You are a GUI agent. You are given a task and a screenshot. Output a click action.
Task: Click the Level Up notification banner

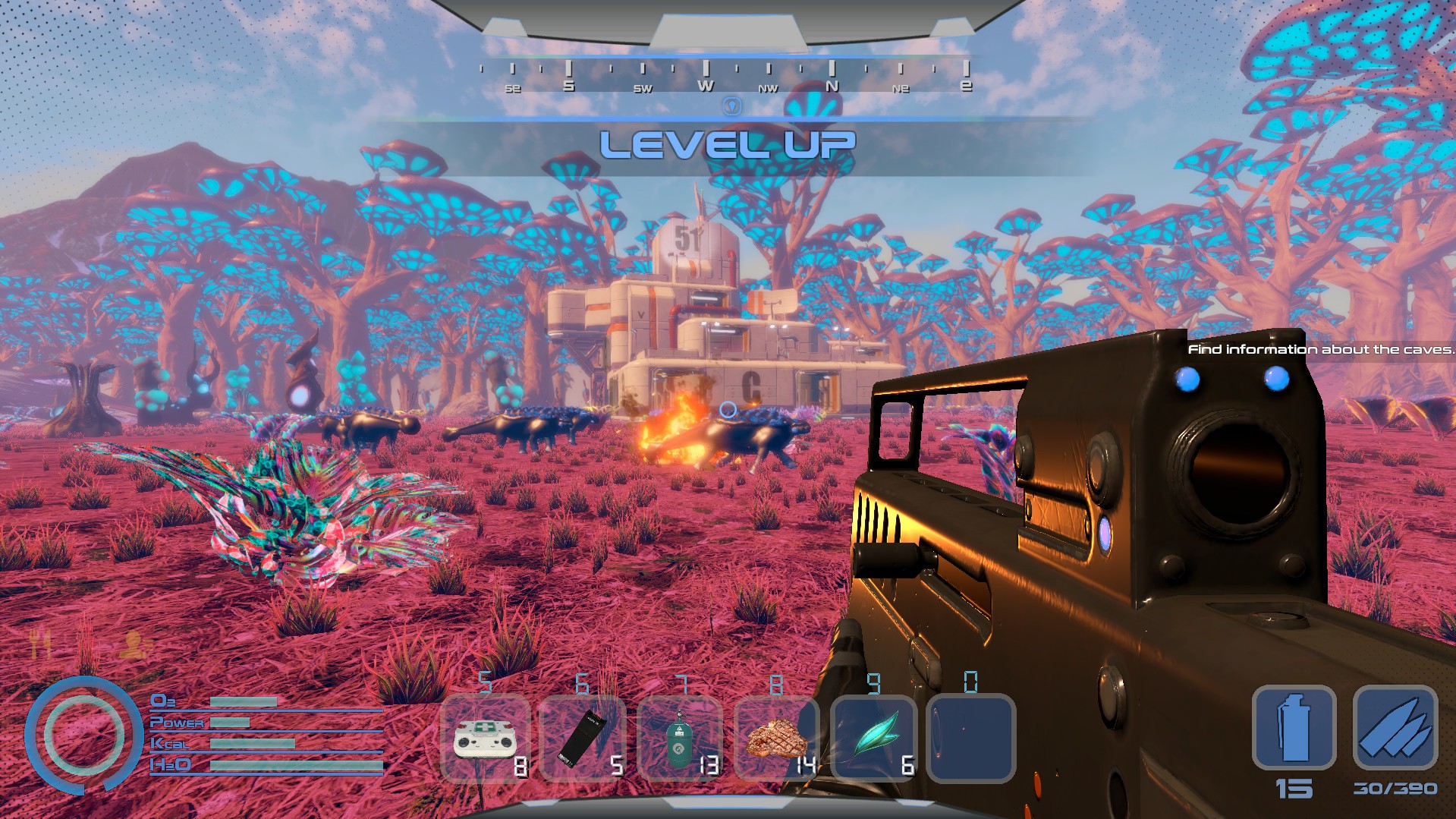coord(727,145)
